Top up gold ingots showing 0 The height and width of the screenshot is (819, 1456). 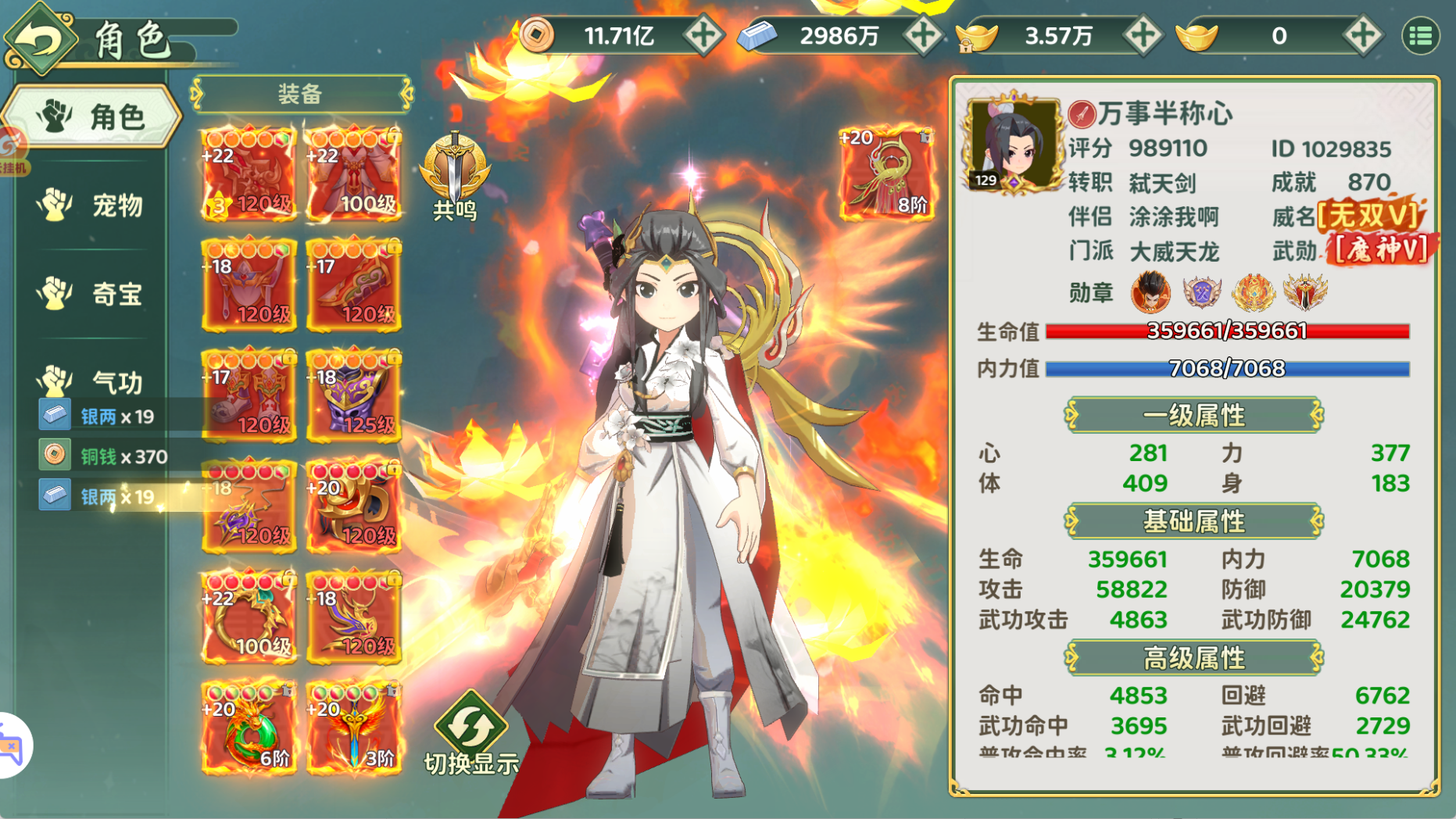(1362, 36)
